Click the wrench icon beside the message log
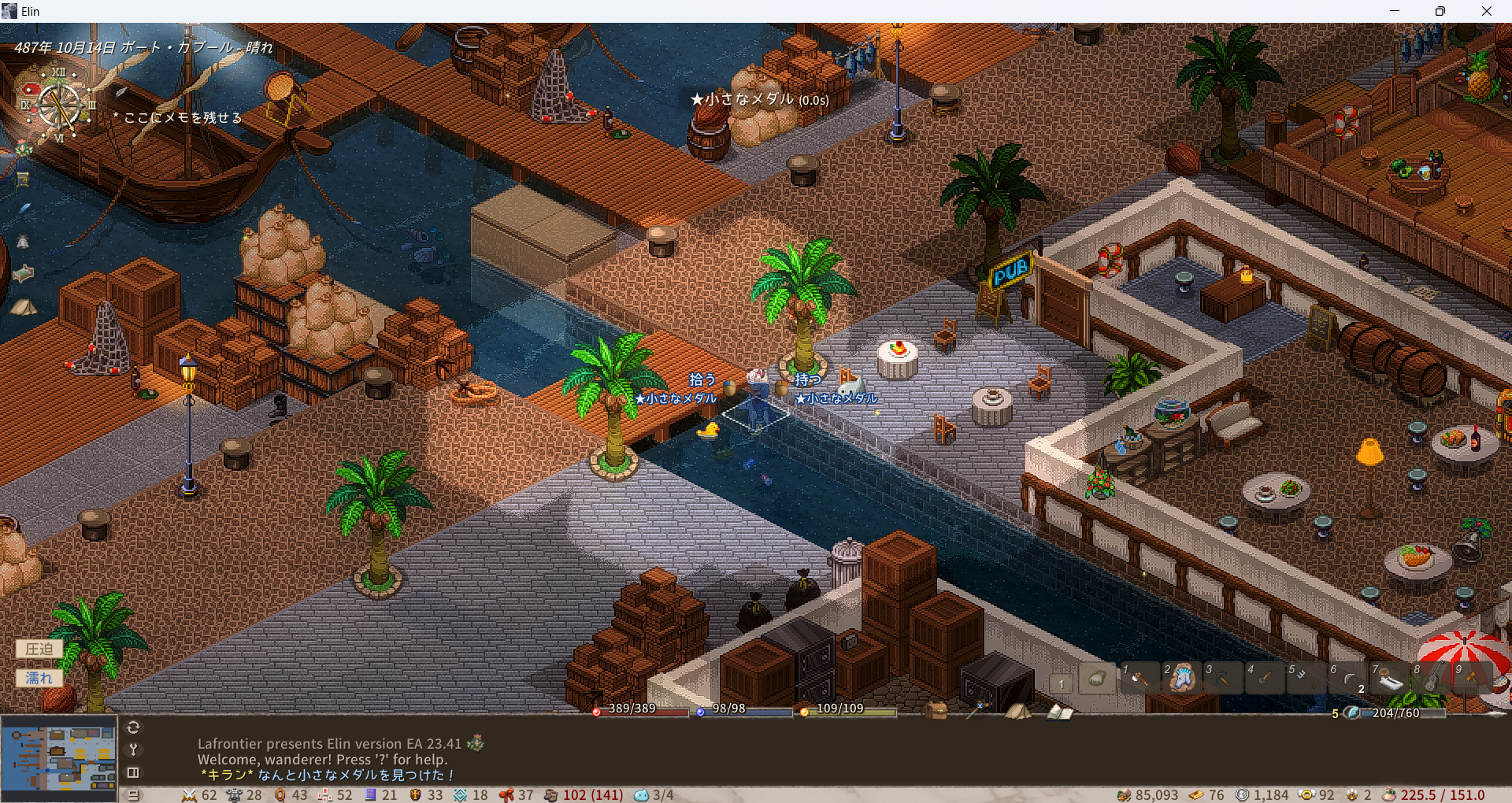1512x803 pixels. [x=133, y=749]
